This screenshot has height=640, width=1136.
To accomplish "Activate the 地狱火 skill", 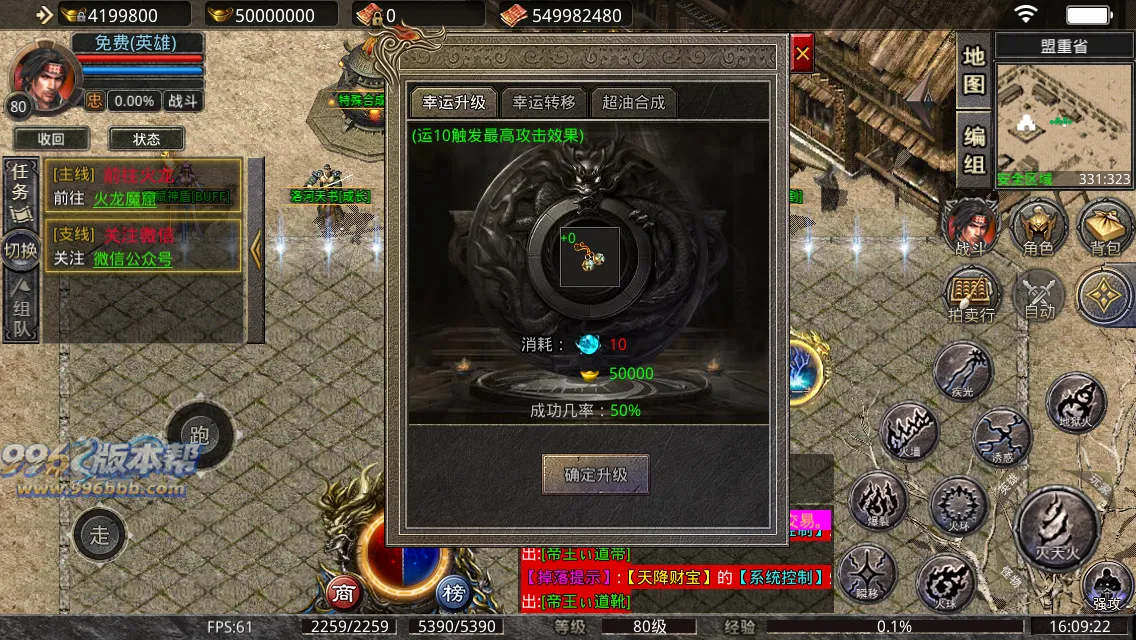I will pyautogui.click(x=1076, y=402).
